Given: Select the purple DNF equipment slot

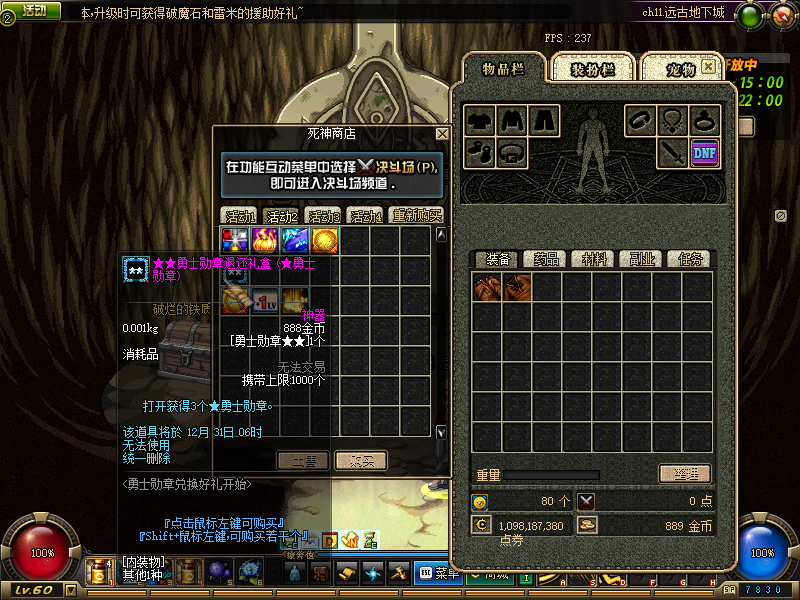Looking at the screenshot, I should coord(705,152).
